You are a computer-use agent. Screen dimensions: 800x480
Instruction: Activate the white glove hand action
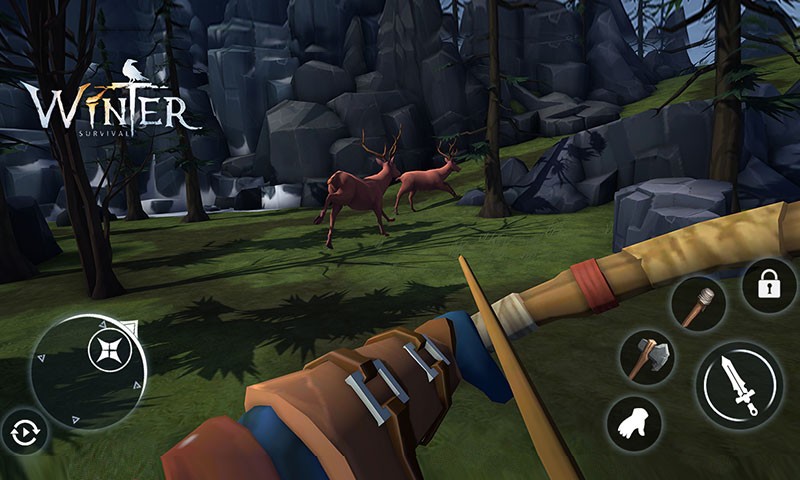(x=634, y=423)
